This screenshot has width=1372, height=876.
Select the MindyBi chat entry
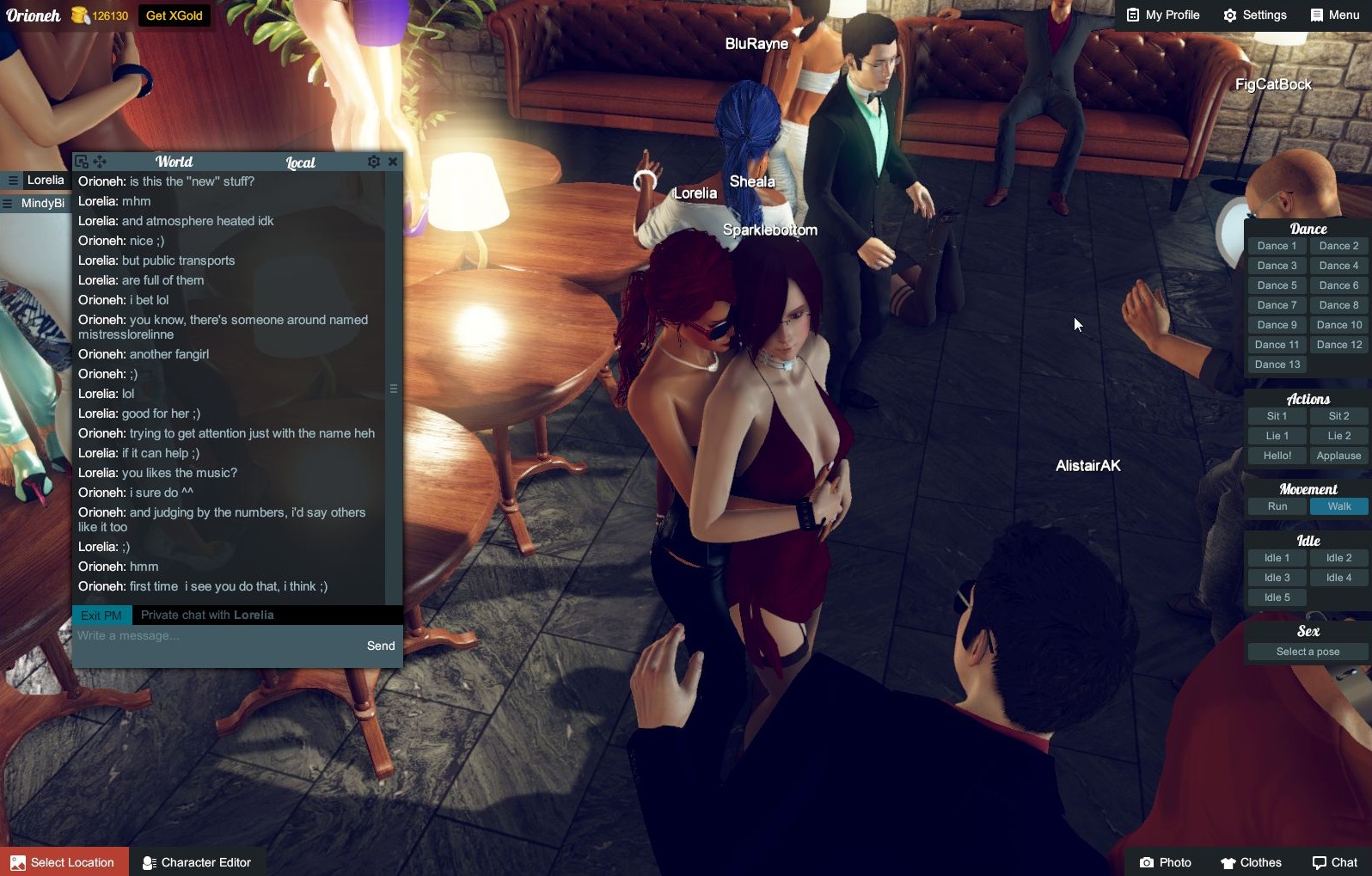click(x=42, y=204)
